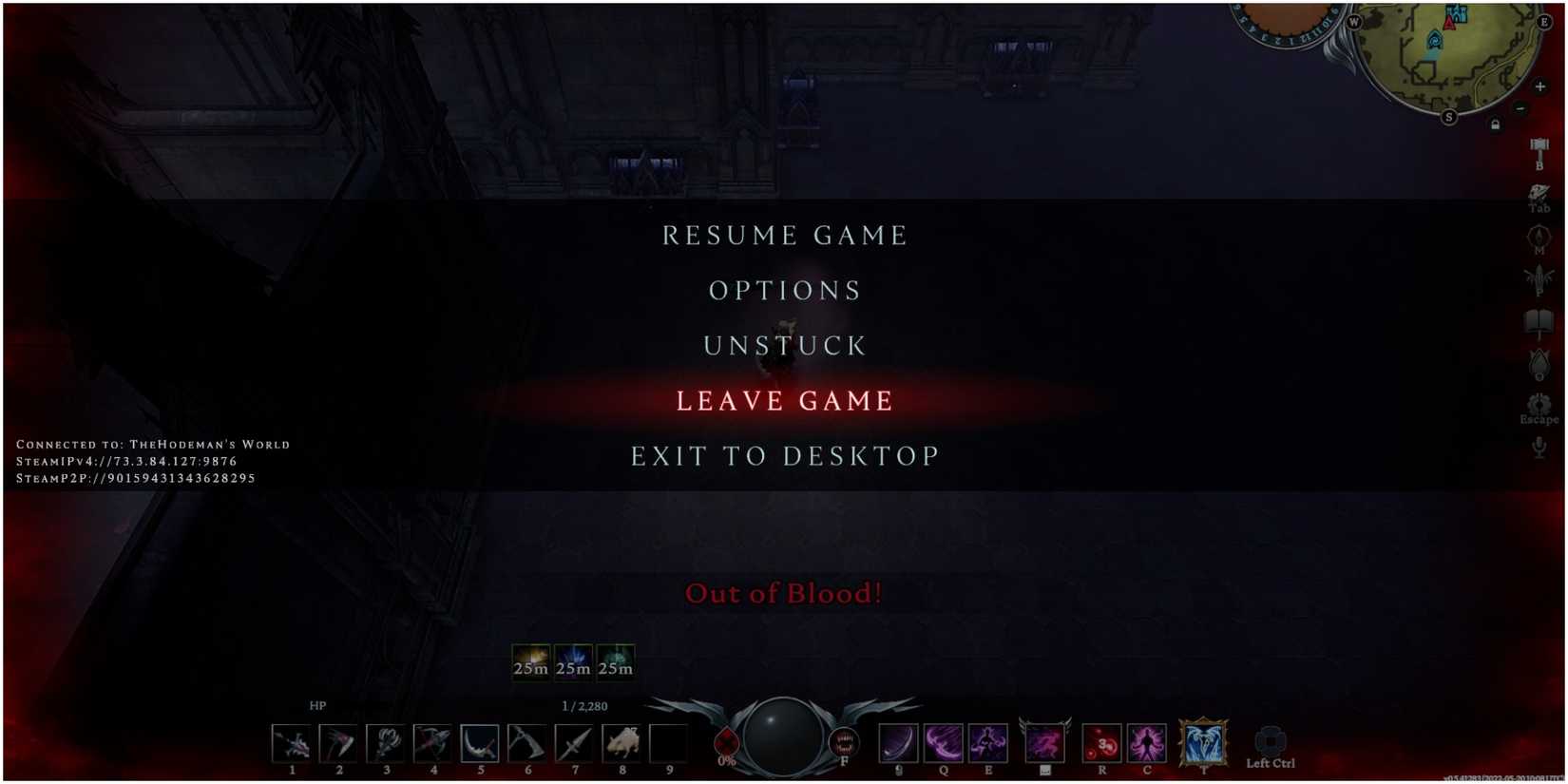Use the veil dash ability bound to C
Viewport: 1568px width, 784px height.
click(x=1147, y=741)
